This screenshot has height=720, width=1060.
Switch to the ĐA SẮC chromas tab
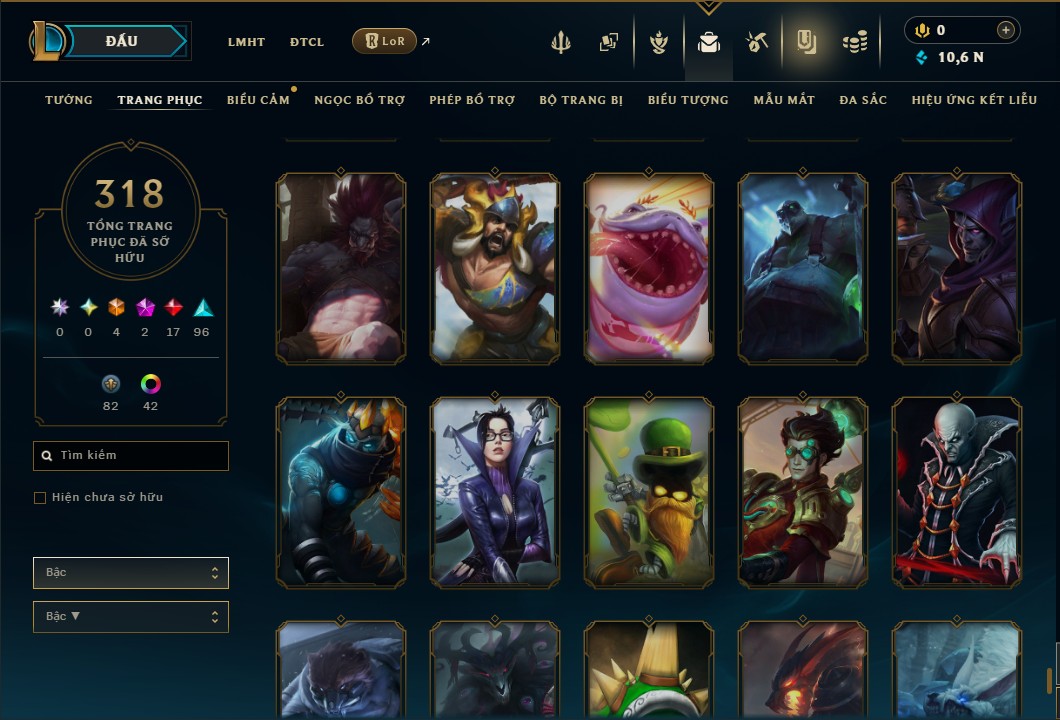click(x=863, y=100)
